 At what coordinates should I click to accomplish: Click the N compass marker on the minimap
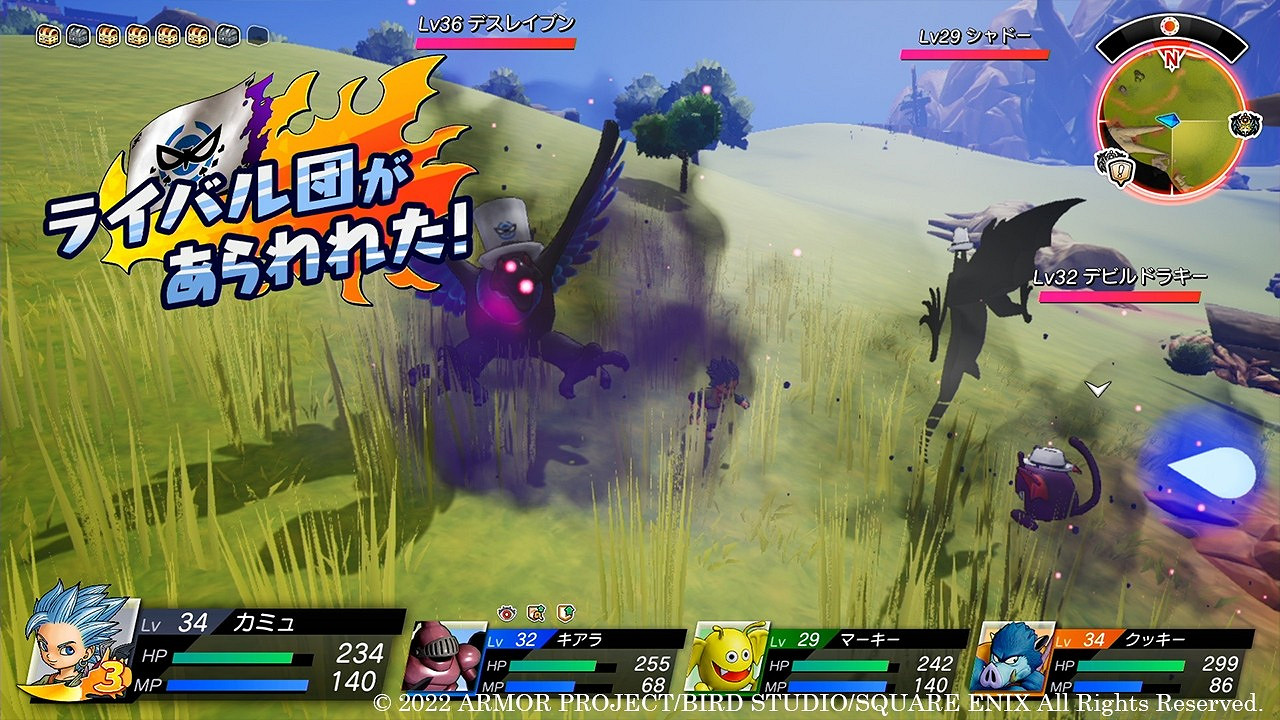point(1171,58)
